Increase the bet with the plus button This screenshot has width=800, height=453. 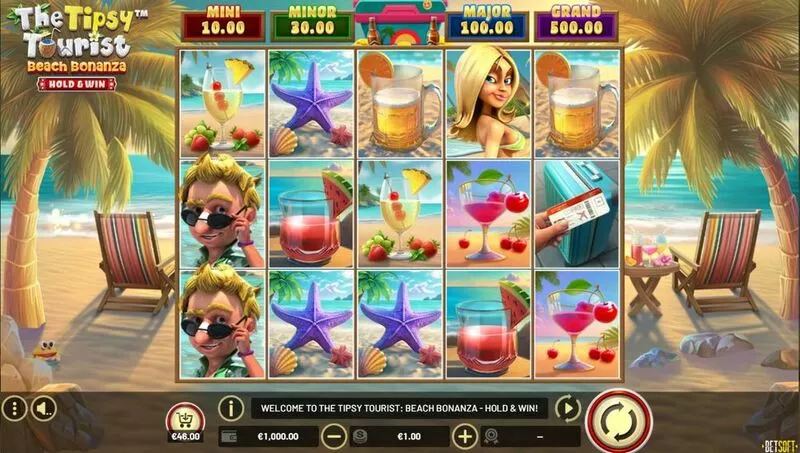point(464,436)
